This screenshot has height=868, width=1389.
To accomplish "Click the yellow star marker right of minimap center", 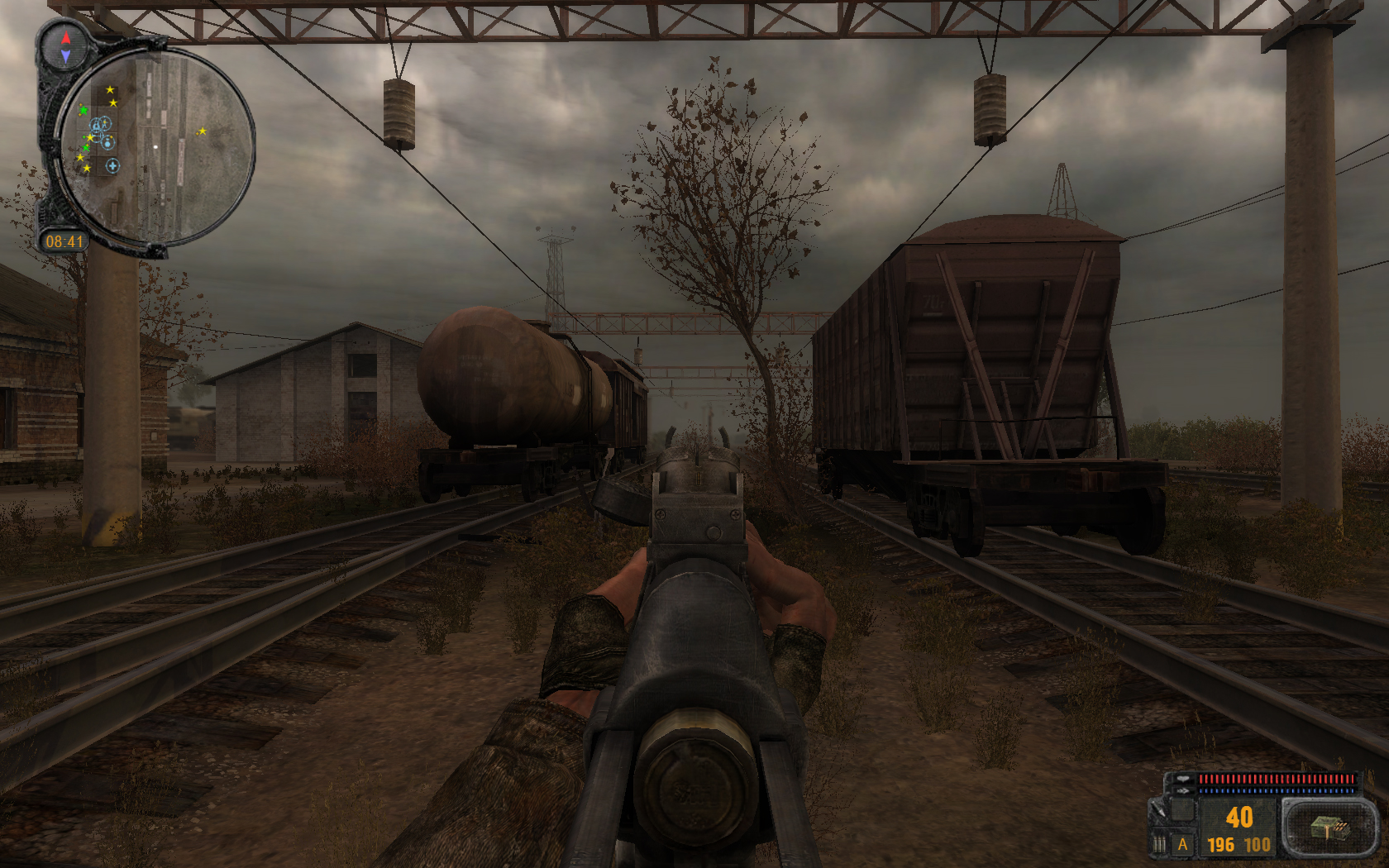I will (203, 131).
